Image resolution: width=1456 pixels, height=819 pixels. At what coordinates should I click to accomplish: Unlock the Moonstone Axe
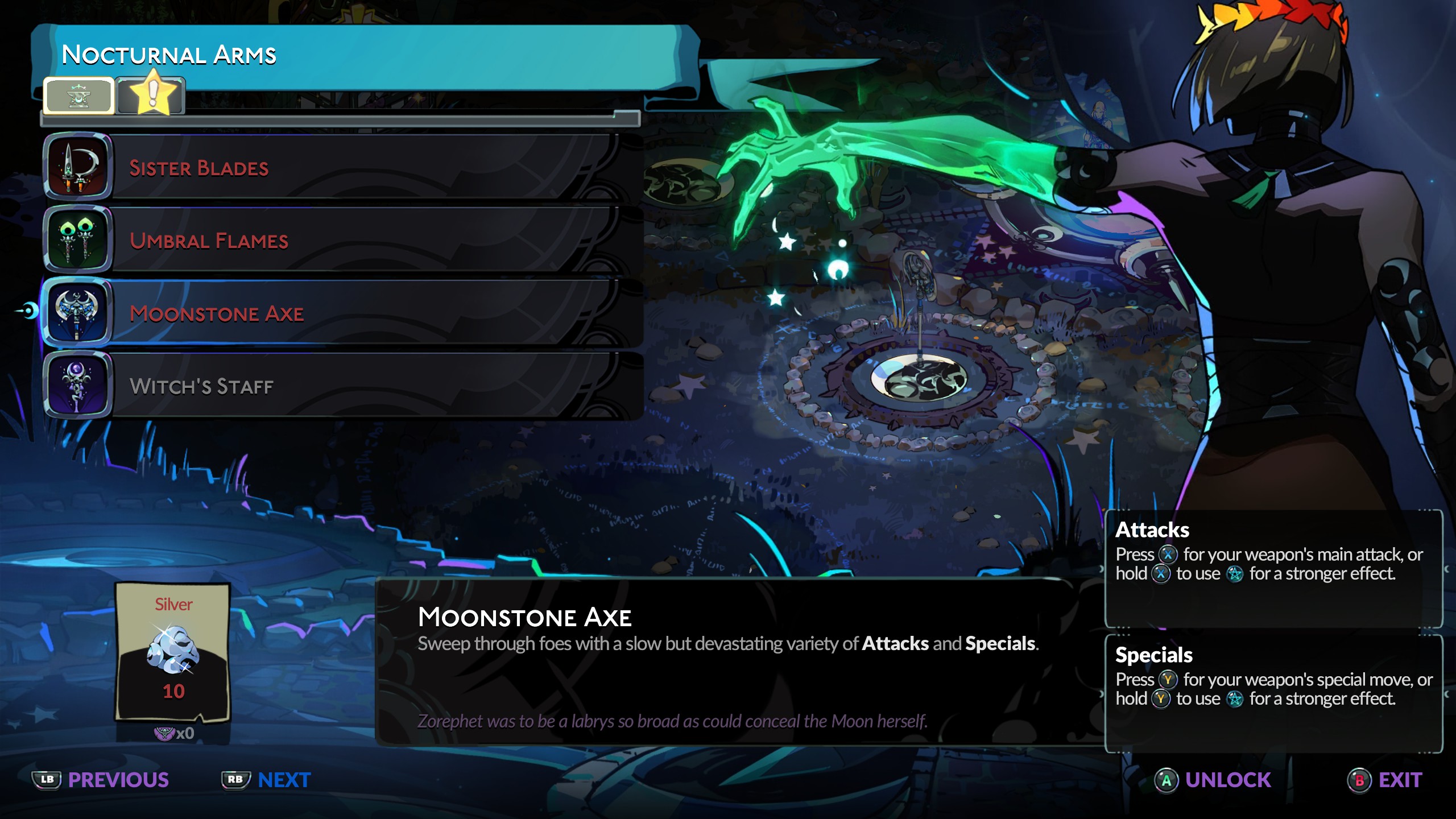[1214, 780]
